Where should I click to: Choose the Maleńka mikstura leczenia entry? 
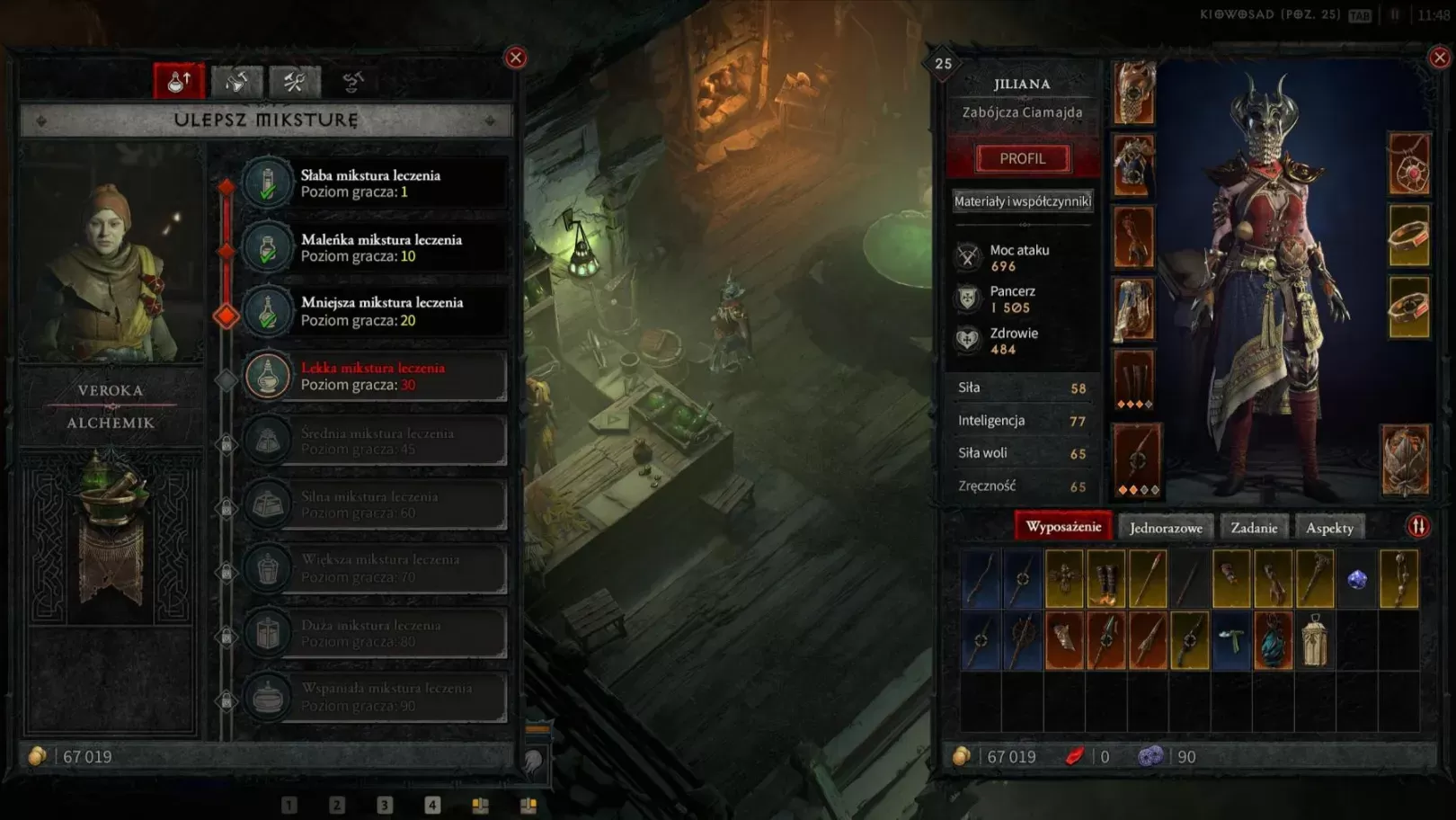pyautogui.click(x=374, y=248)
